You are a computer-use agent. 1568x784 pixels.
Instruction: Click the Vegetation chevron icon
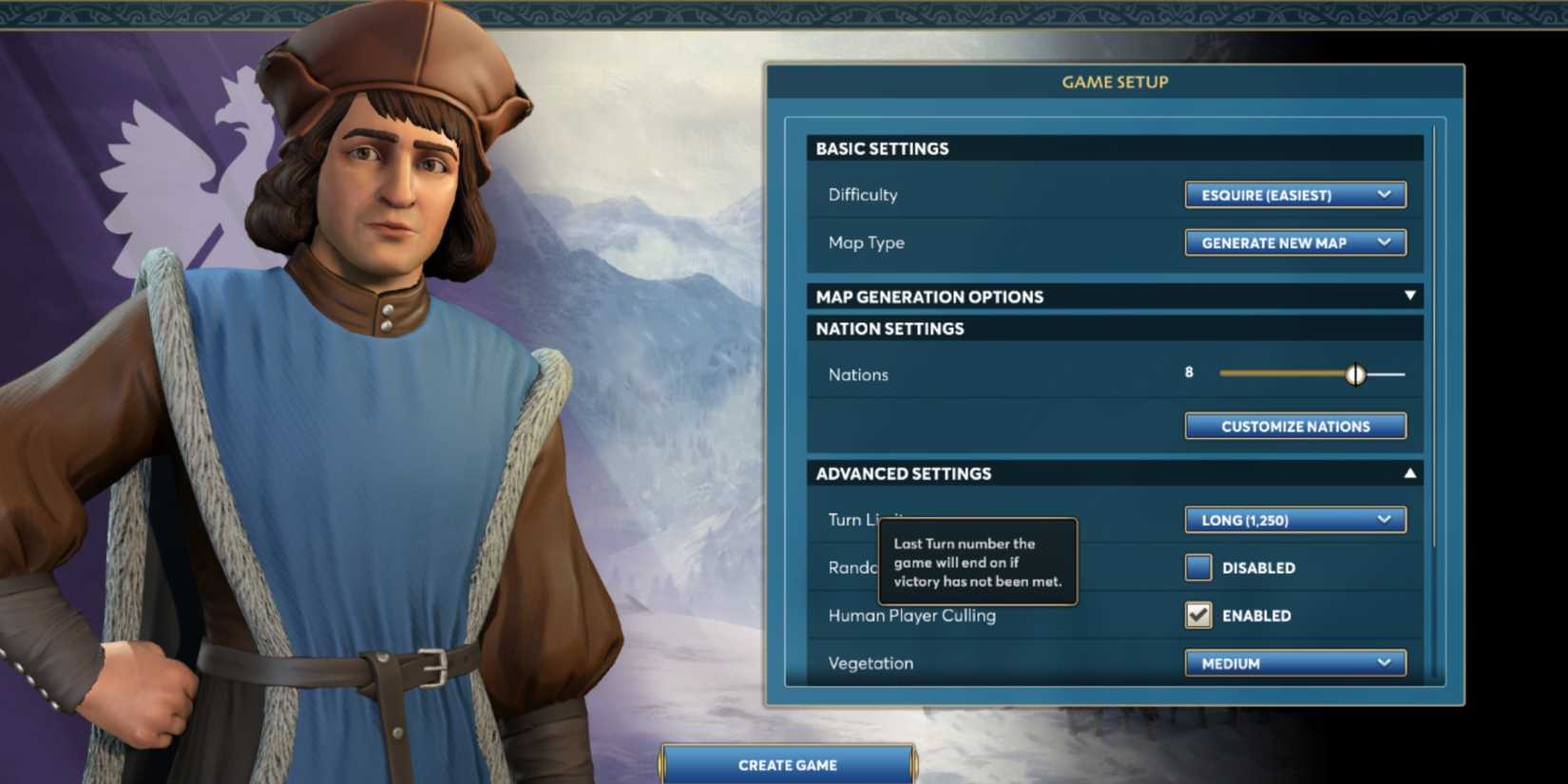point(1386,663)
